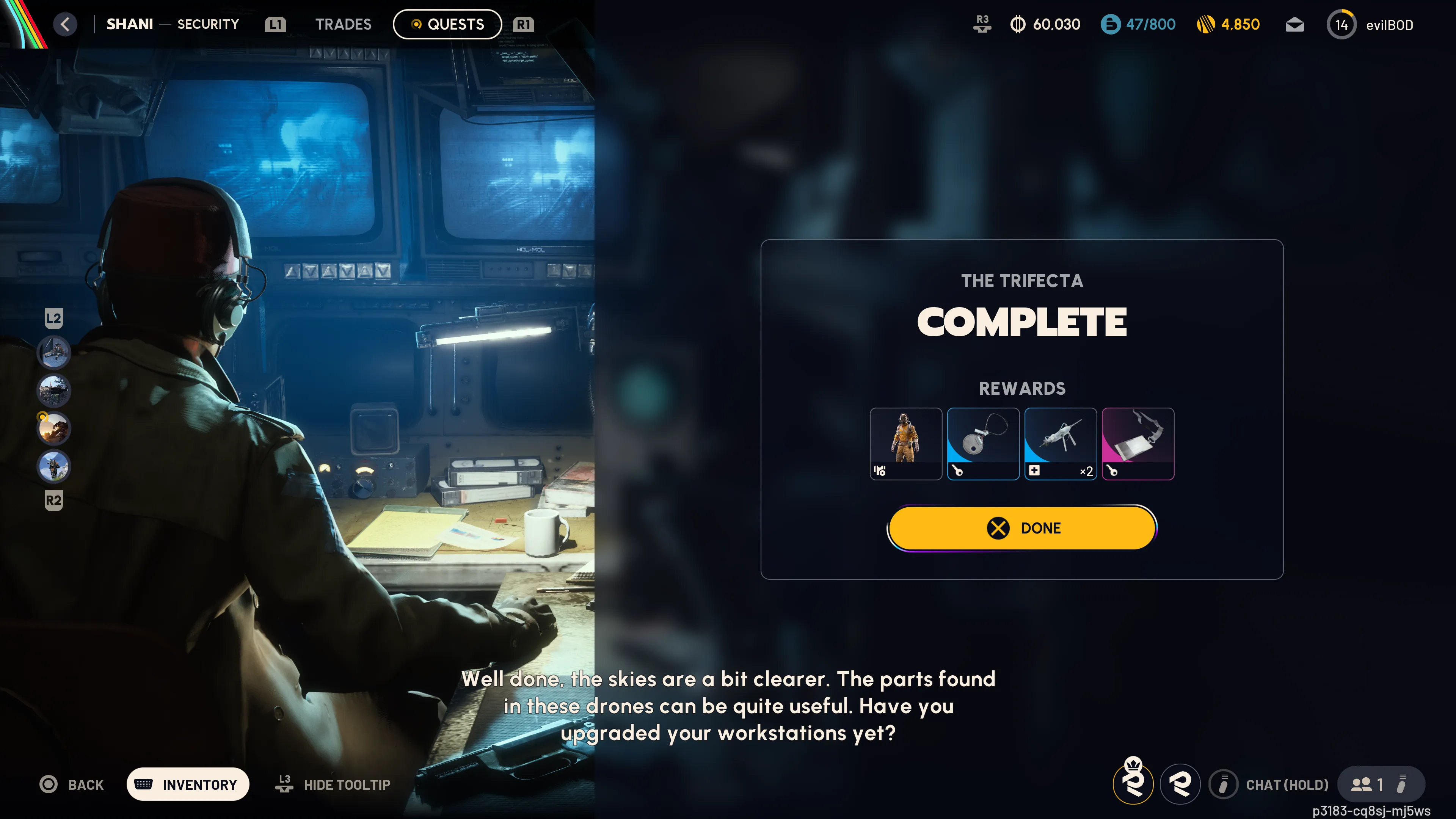Open the mail inbox icon

coord(1294,24)
